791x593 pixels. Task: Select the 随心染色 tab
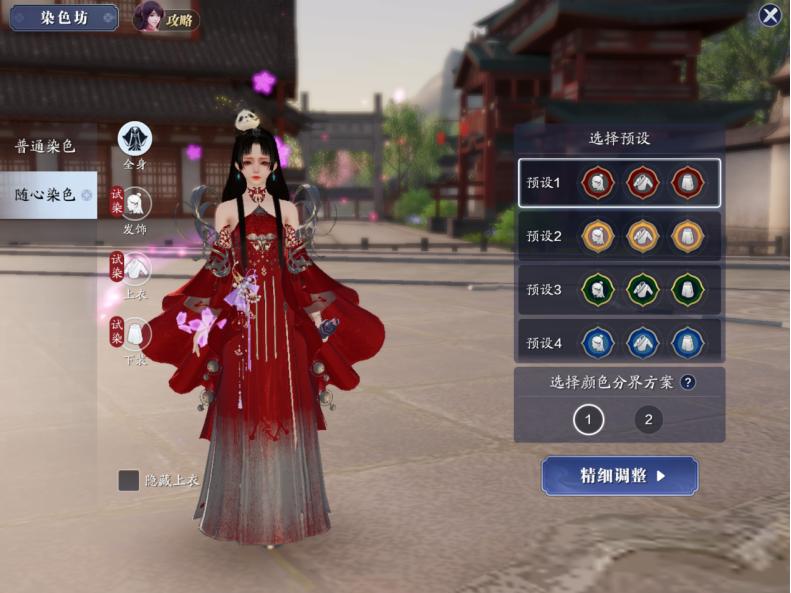46,194
